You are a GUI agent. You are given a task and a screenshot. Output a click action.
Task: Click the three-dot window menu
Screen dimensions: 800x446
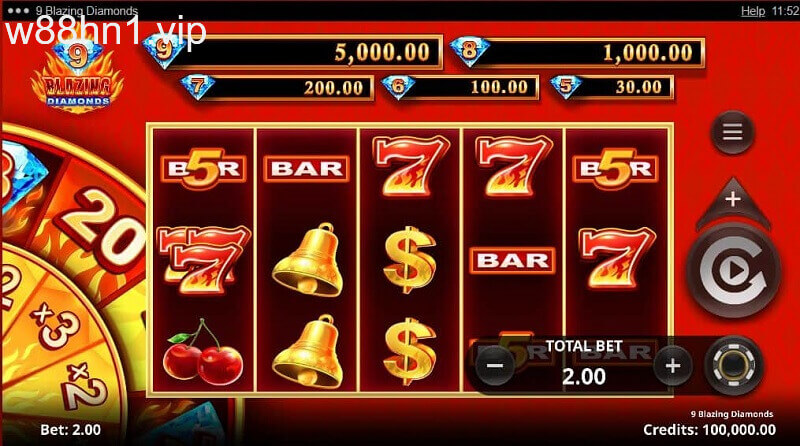coord(17,10)
